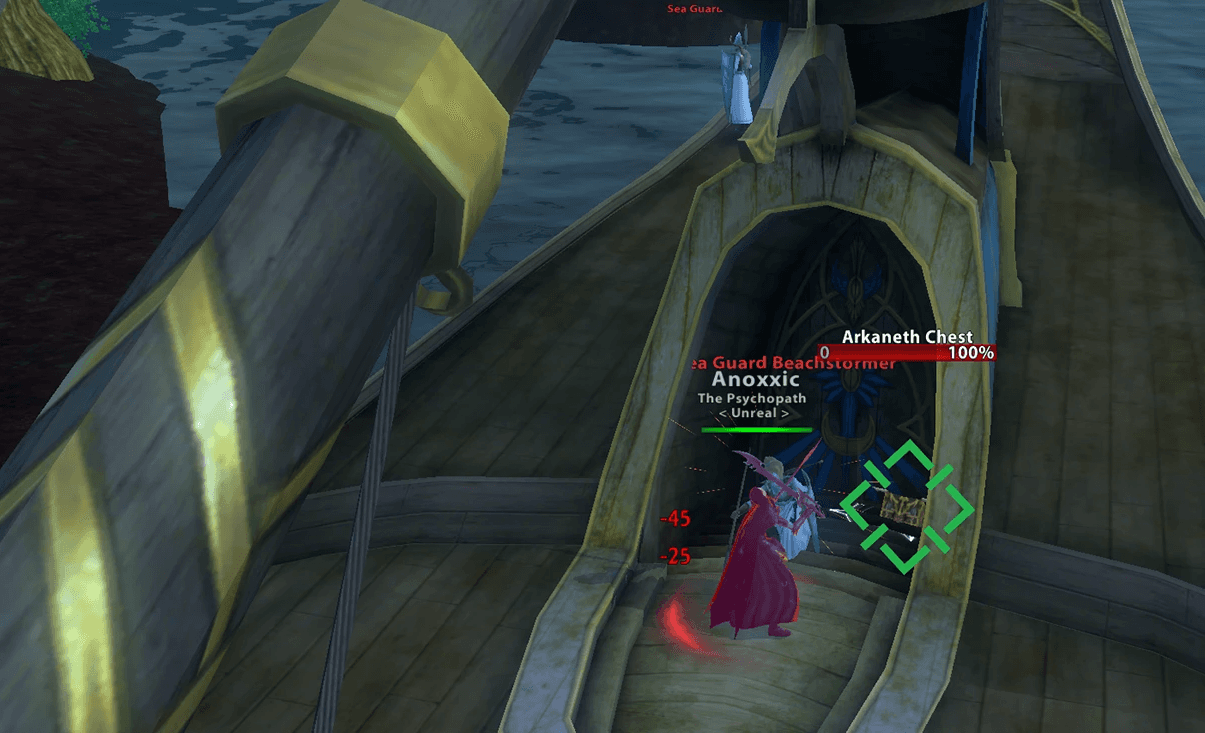Target the Sea Guard Beachstormer nameplate
This screenshot has width=1205, height=733.
tap(794, 364)
